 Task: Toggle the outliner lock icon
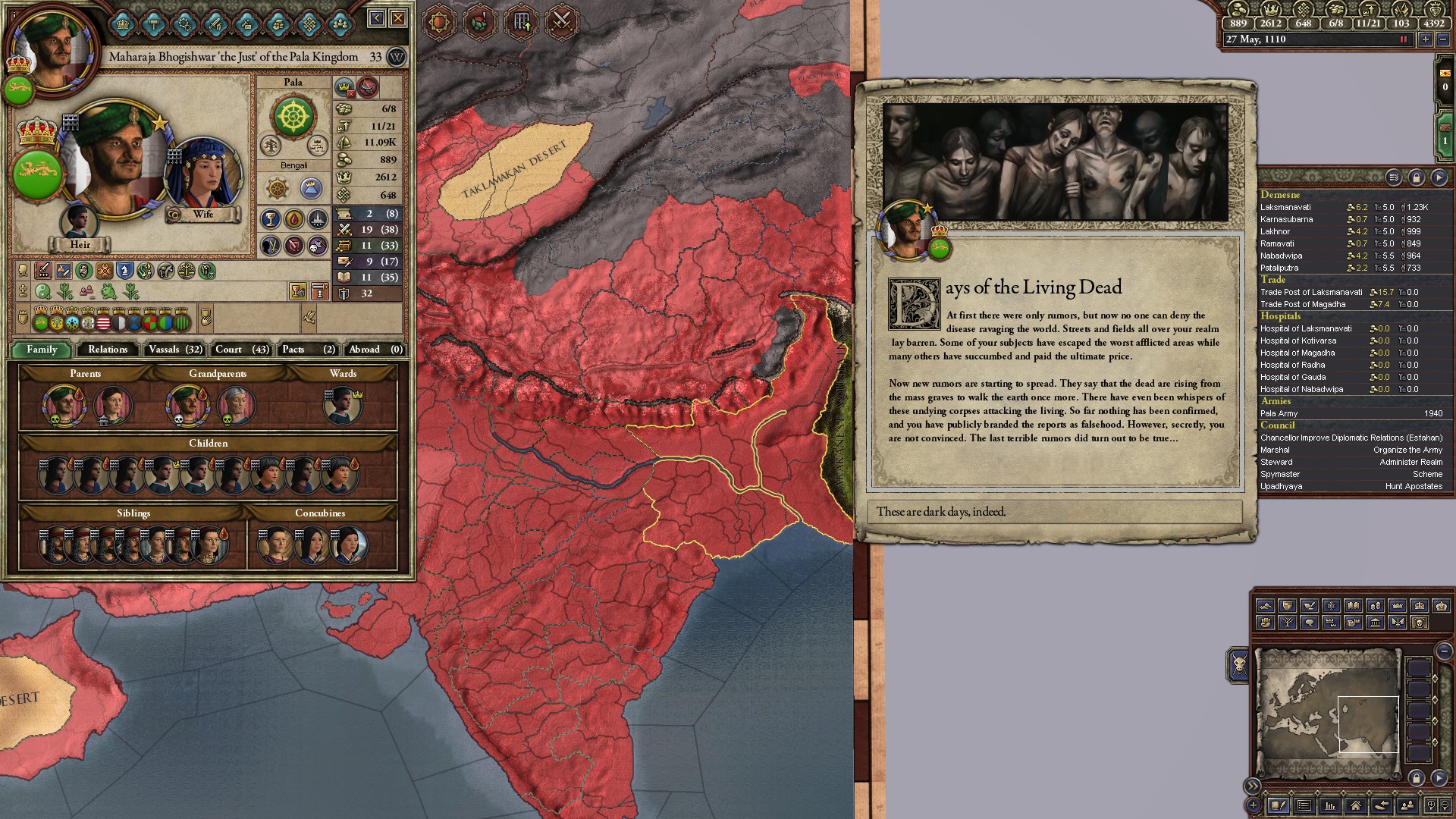[1415, 177]
